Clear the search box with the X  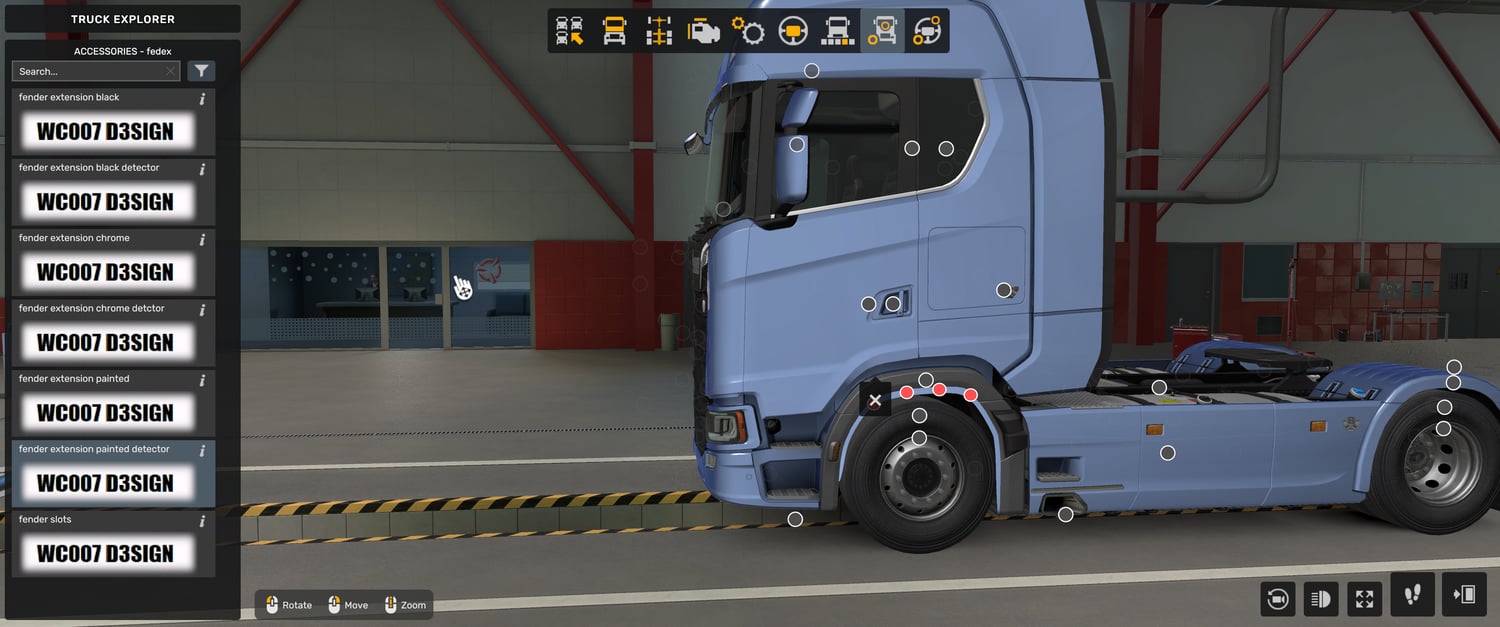171,71
